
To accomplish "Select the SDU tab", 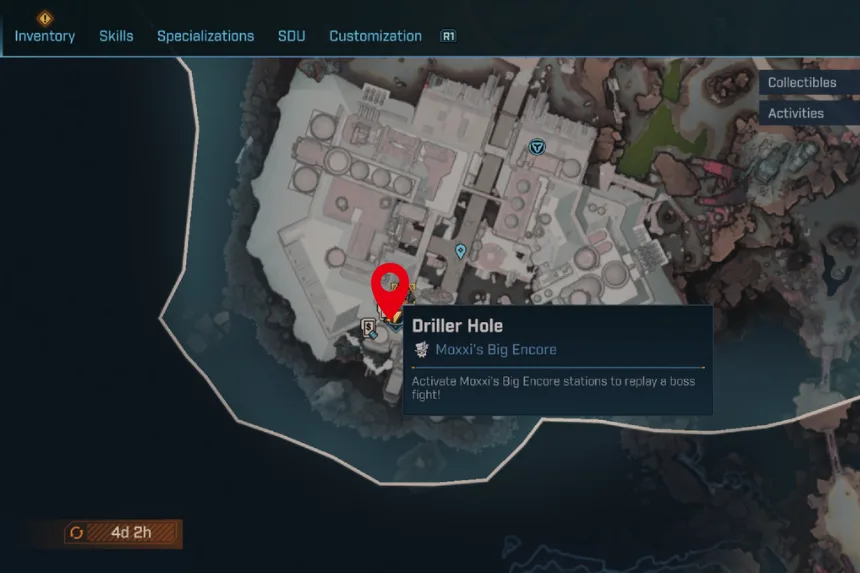I will point(292,36).
